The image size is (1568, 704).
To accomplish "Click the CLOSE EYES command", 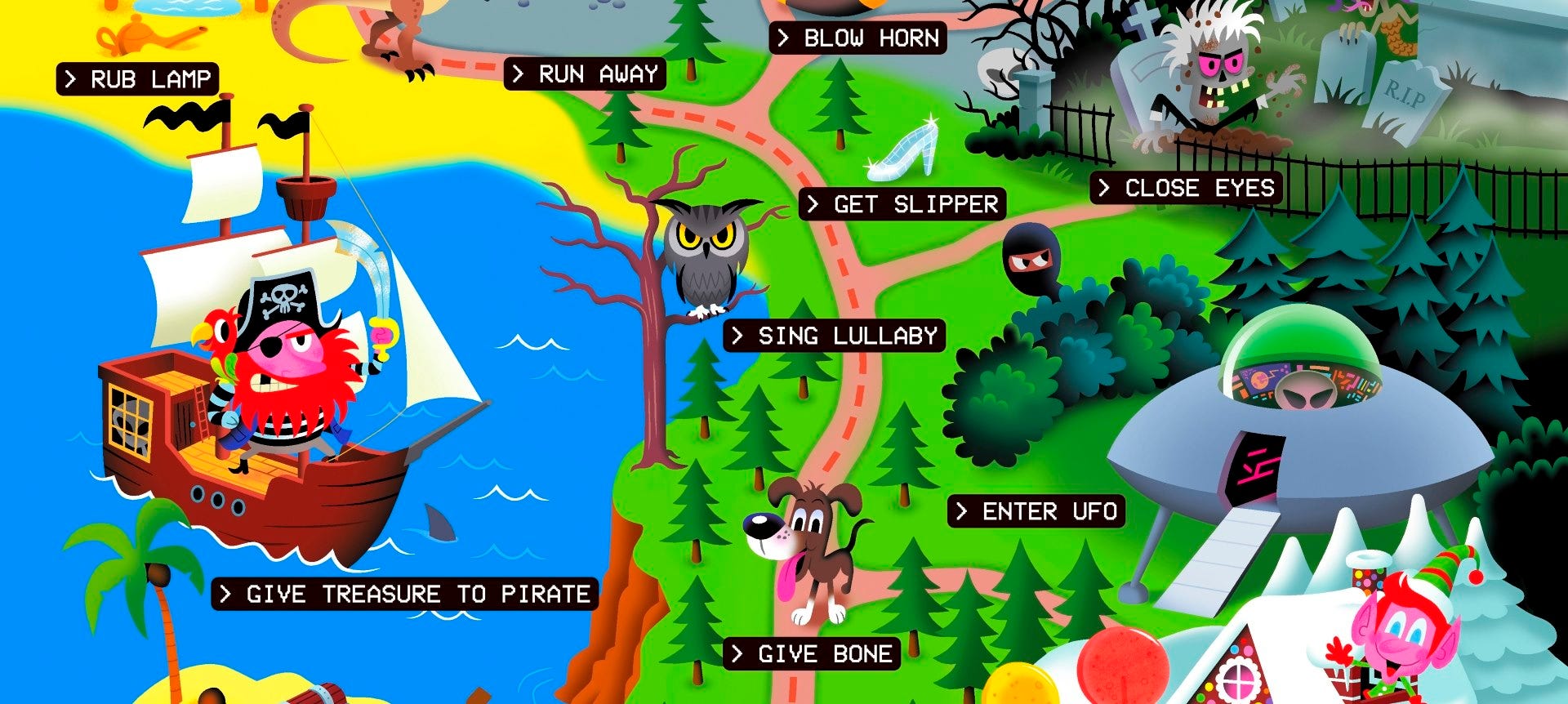I will pyautogui.click(x=1184, y=189).
